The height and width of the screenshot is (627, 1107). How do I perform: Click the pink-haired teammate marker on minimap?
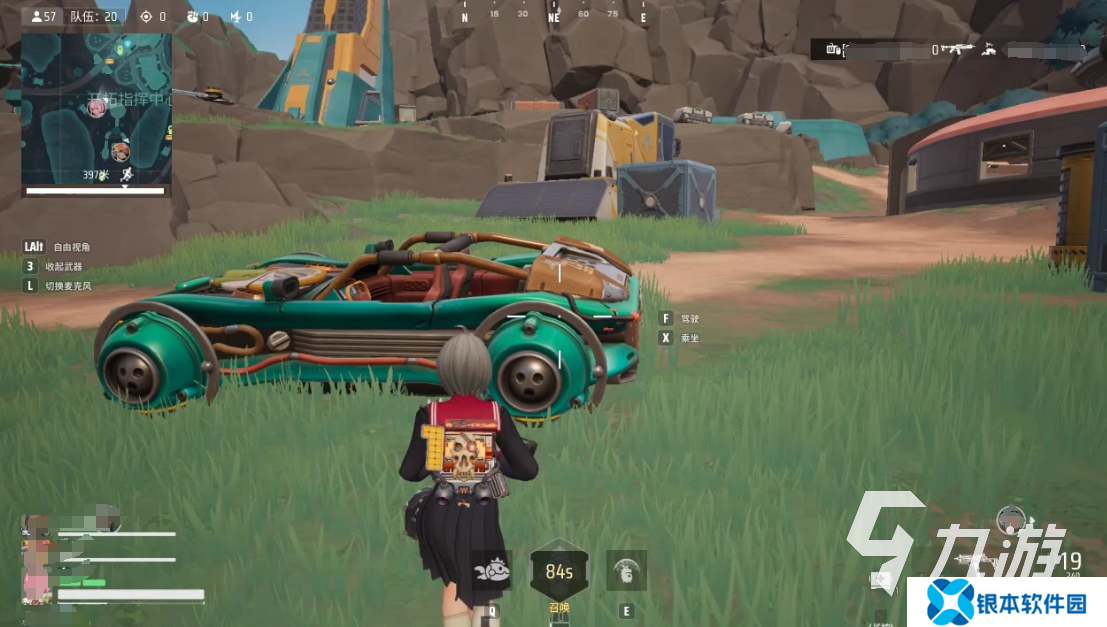click(97, 108)
